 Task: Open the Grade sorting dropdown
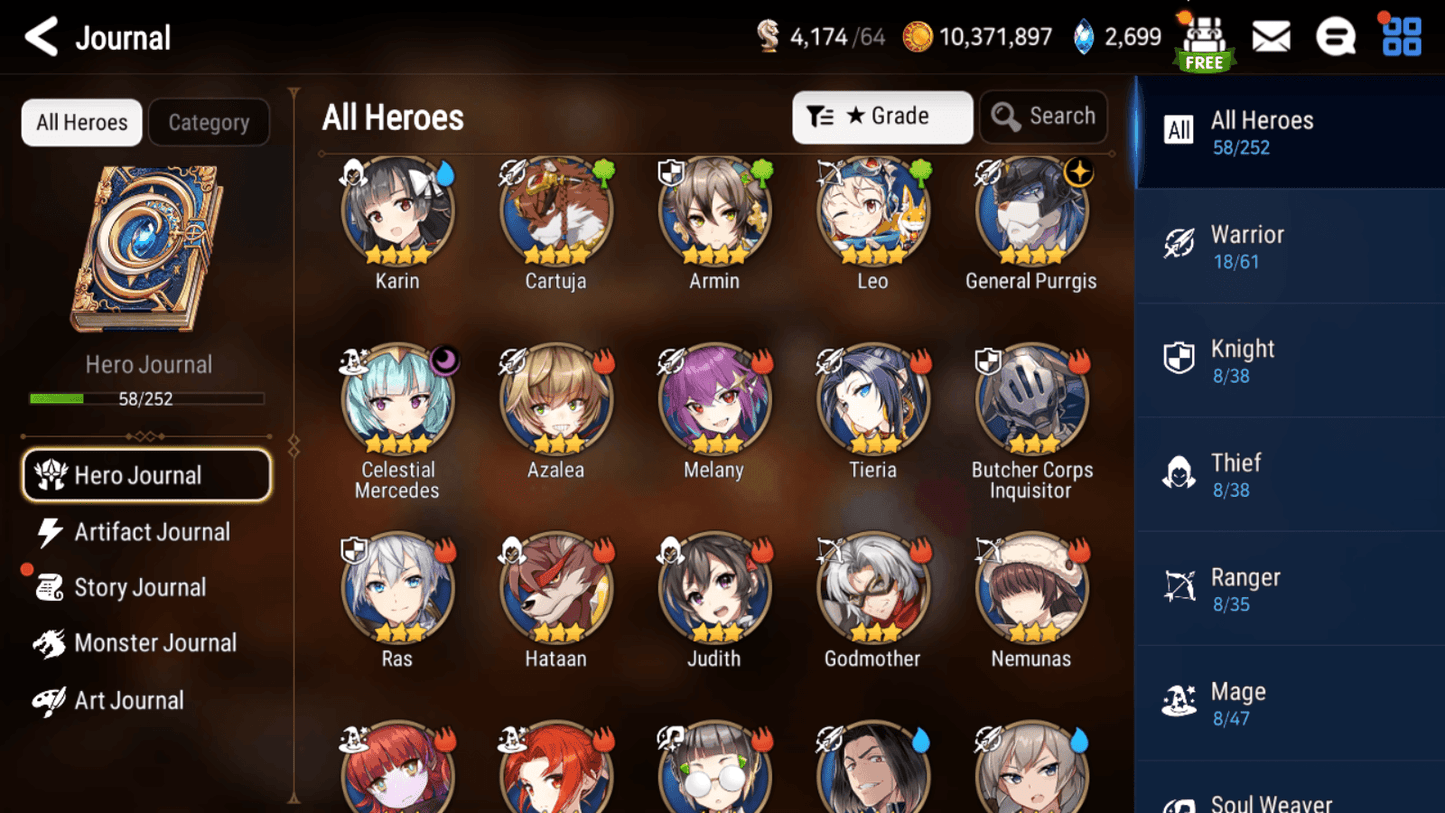pyautogui.click(x=882, y=116)
